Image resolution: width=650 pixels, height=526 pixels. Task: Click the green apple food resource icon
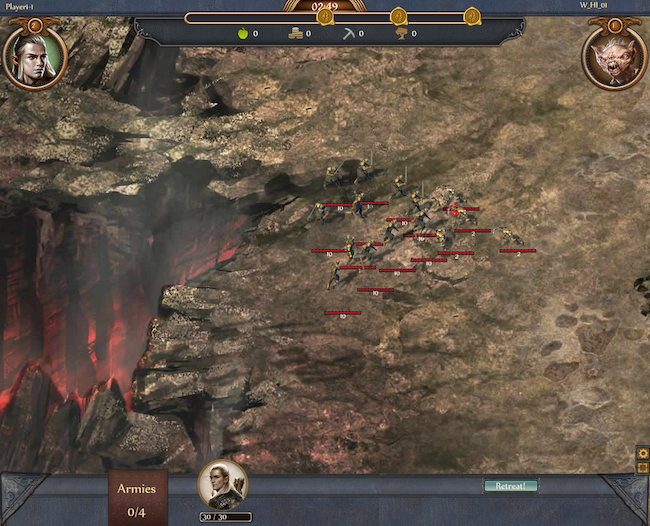click(241, 33)
